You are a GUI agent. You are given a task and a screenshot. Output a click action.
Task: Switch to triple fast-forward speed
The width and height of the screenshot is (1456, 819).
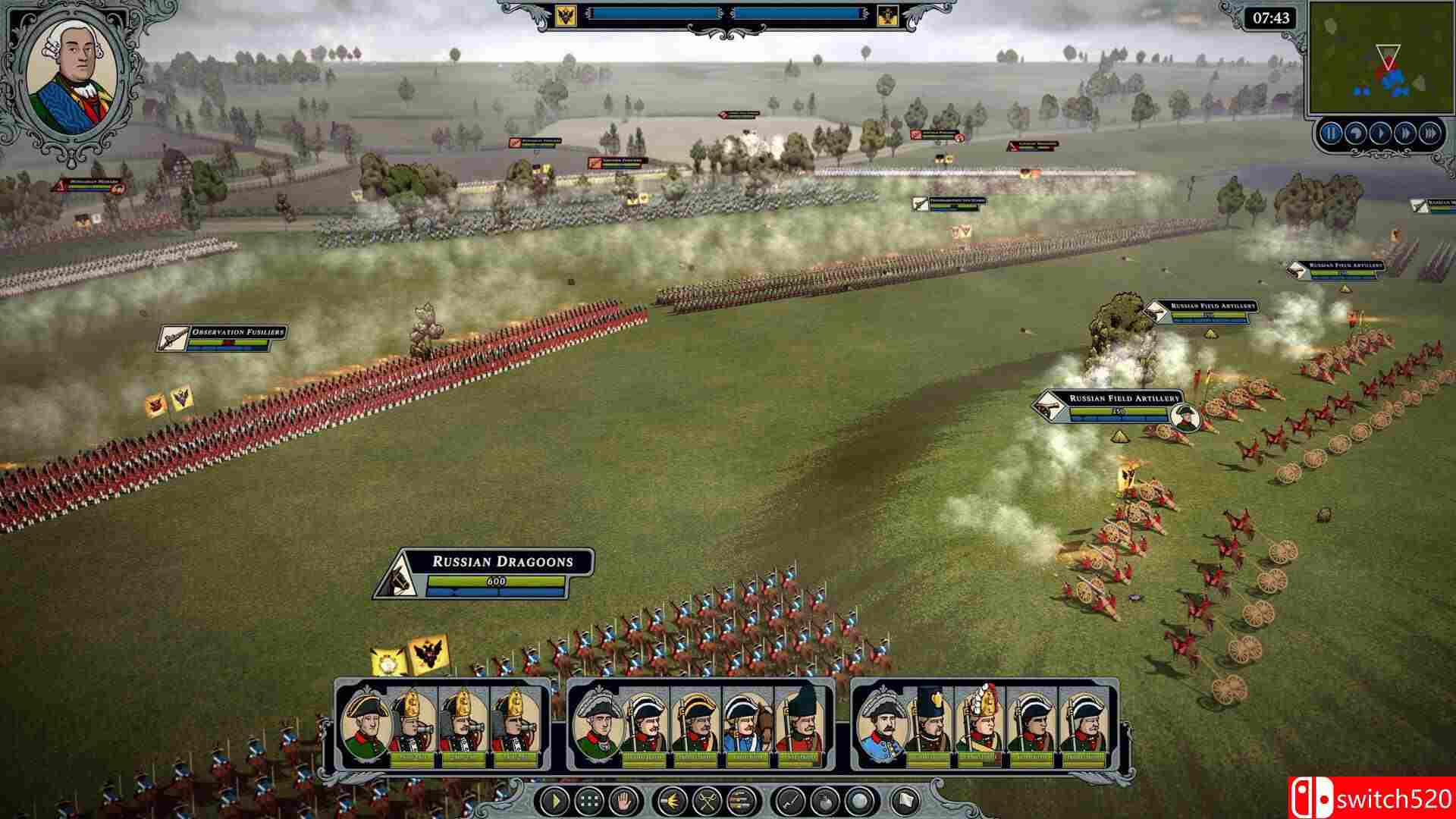pos(1430,134)
